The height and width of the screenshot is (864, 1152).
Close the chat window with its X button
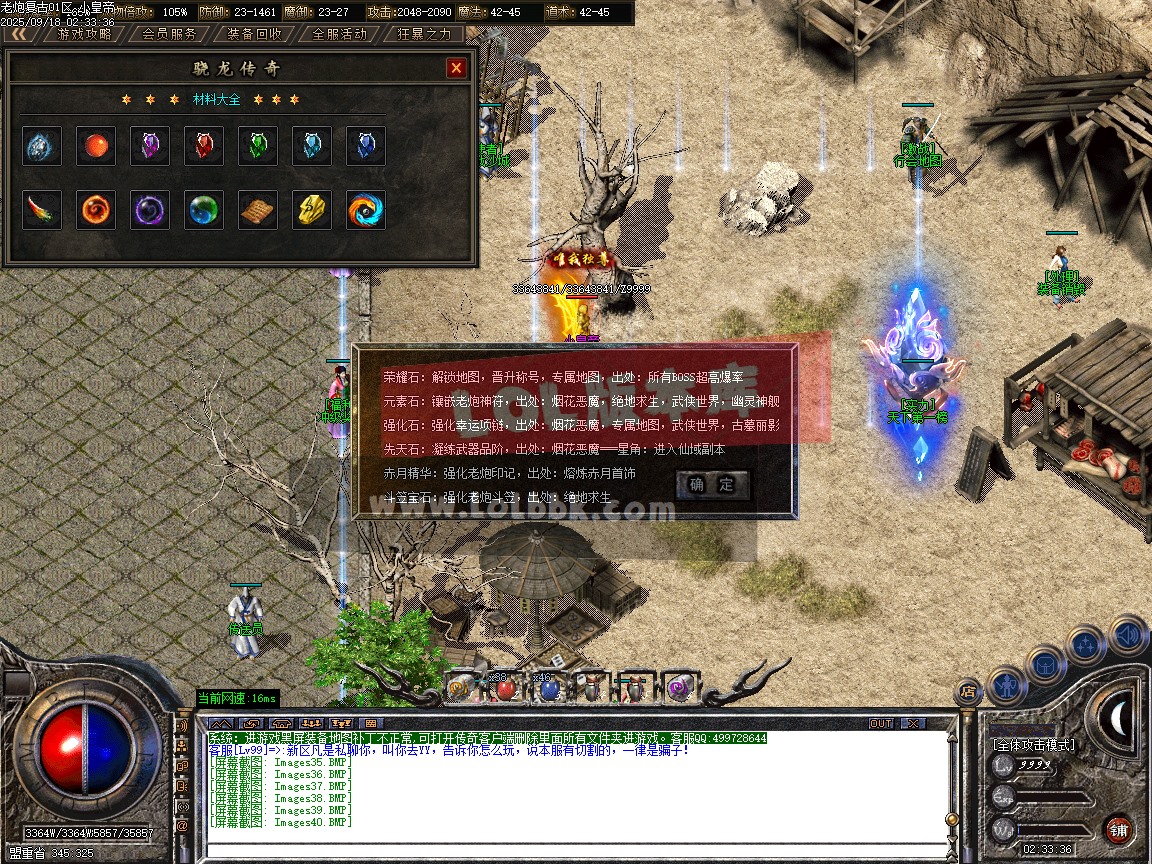click(x=912, y=723)
